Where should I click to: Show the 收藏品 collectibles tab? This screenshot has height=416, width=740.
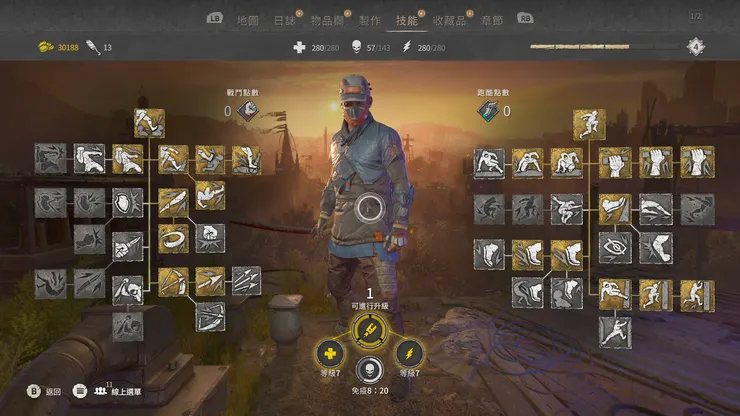(449, 20)
